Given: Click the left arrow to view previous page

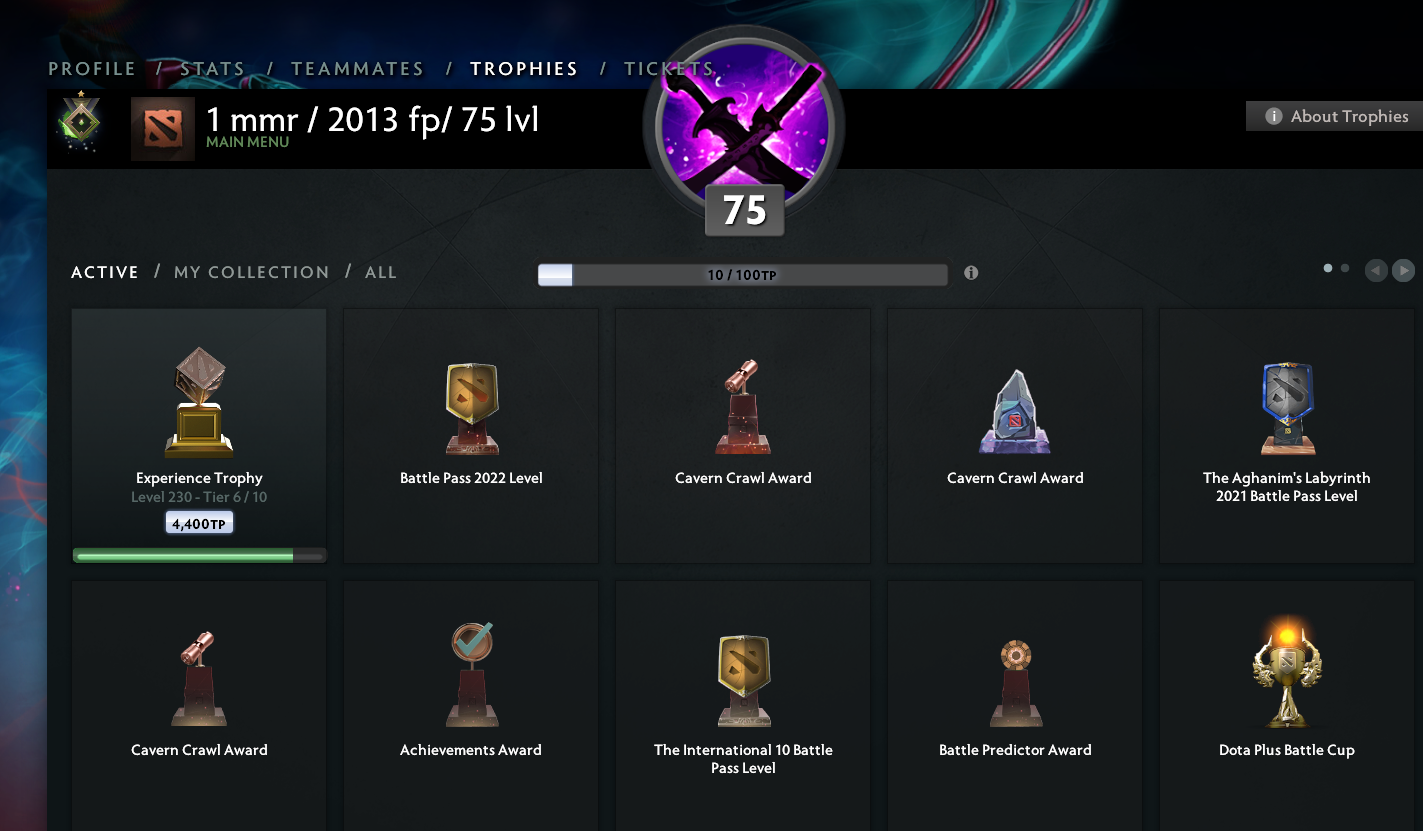Looking at the screenshot, I should [1375, 270].
